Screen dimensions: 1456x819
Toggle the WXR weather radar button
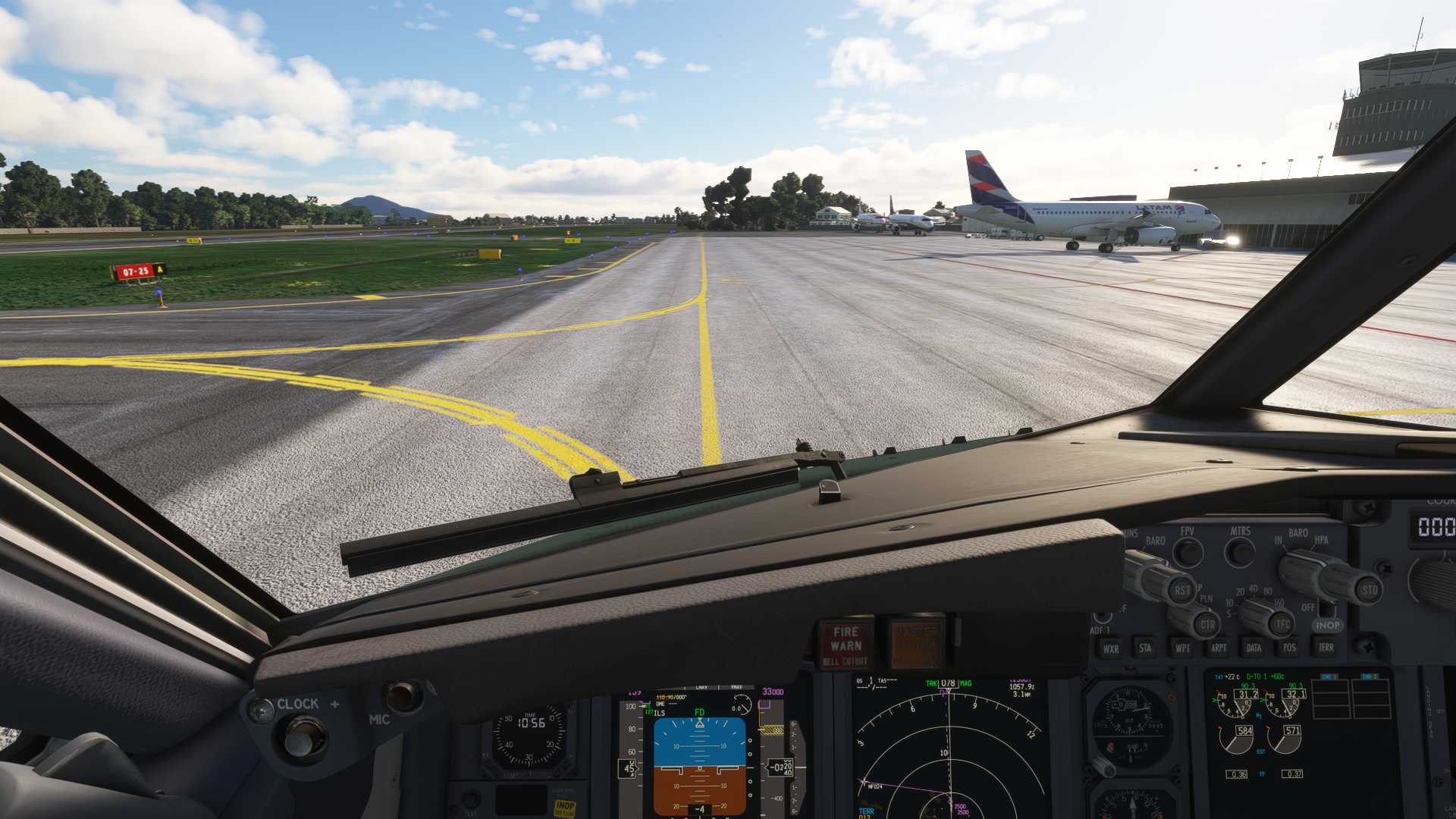tap(1111, 648)
